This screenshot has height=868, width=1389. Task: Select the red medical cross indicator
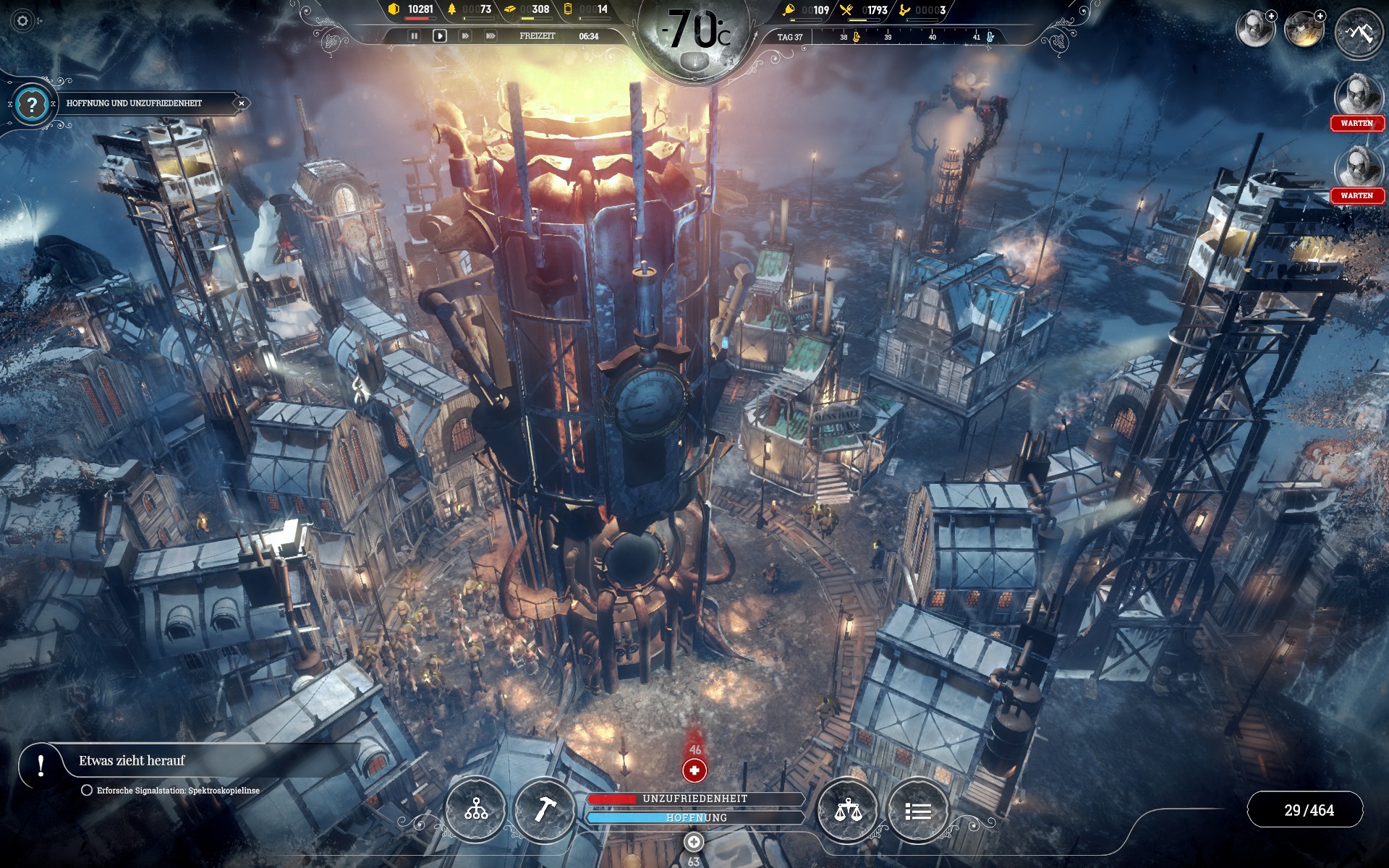tap(694, 770)
